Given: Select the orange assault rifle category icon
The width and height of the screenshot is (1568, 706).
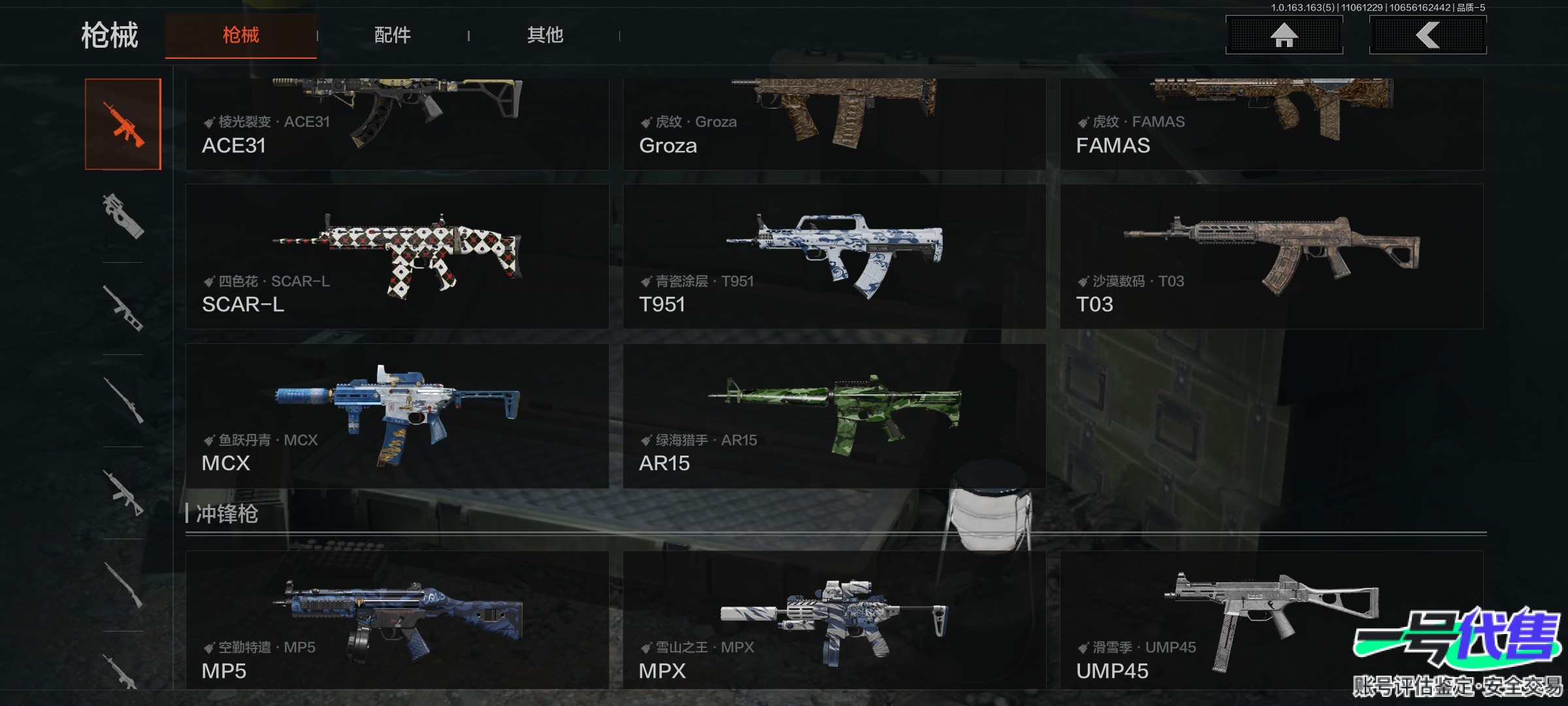Looking at the screenshot, I should coord(123,124).
